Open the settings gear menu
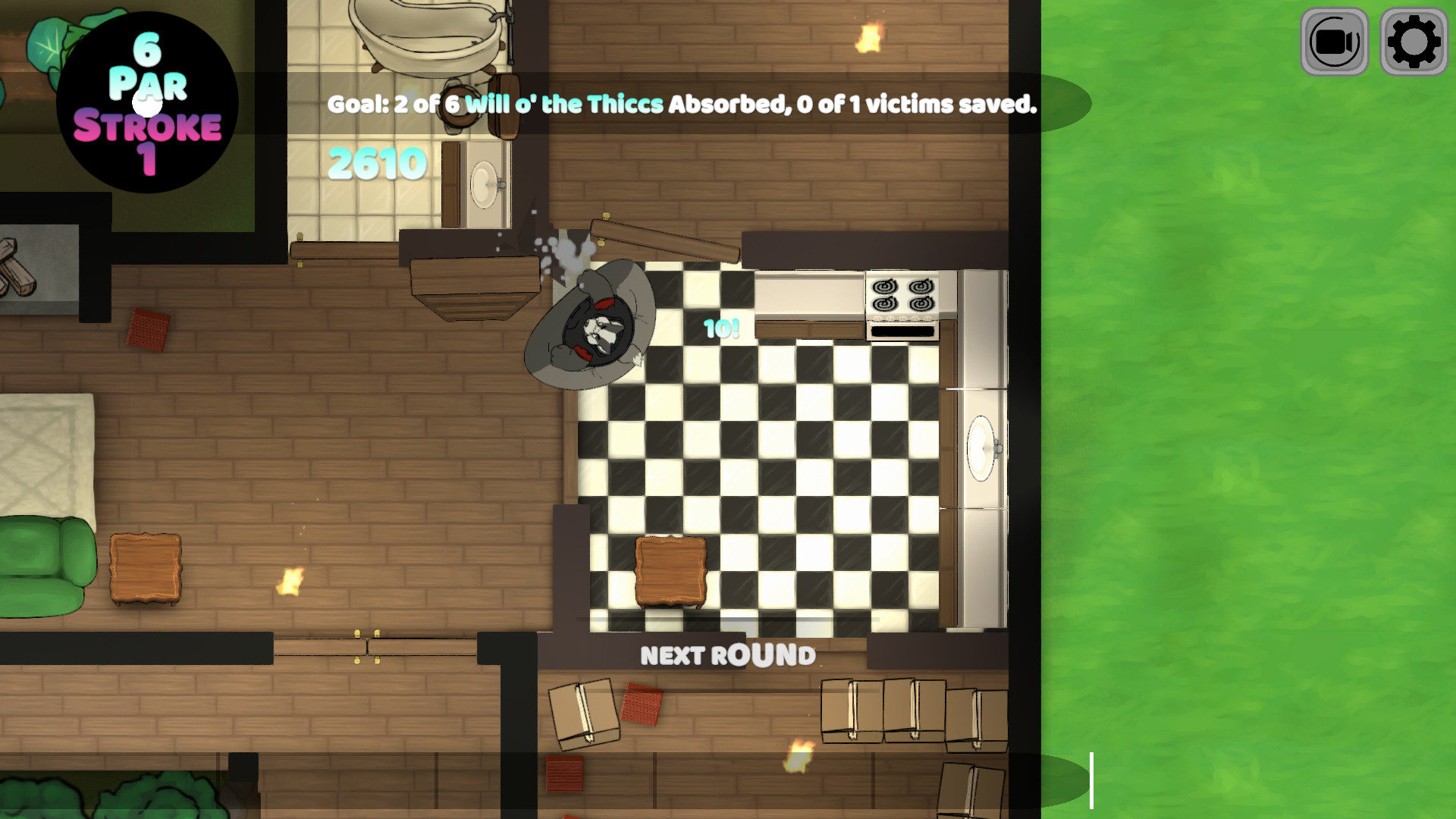The width and height of the screenshot is (1456, 819). pos(1414,42)
